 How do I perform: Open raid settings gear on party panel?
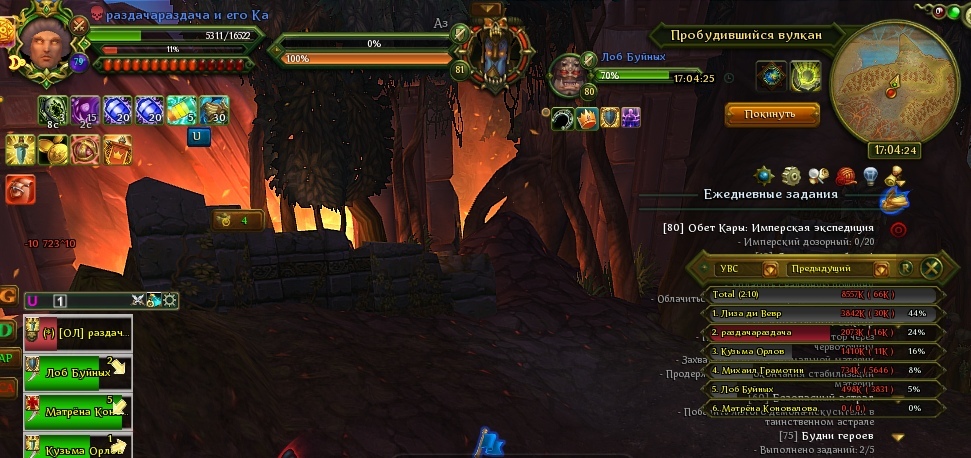pos(171,300)
